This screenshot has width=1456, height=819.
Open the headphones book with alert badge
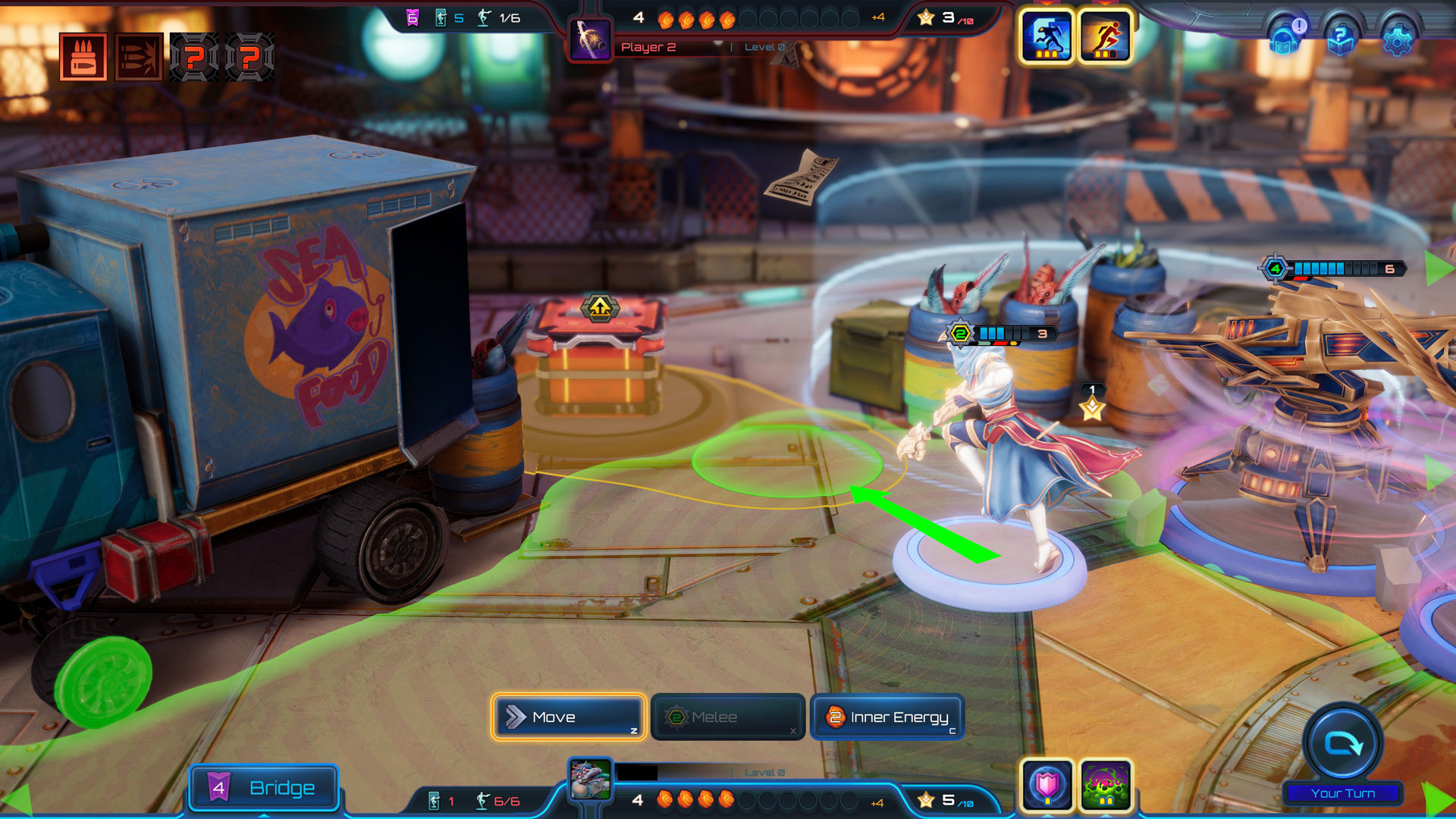[x=1285, y=38]
